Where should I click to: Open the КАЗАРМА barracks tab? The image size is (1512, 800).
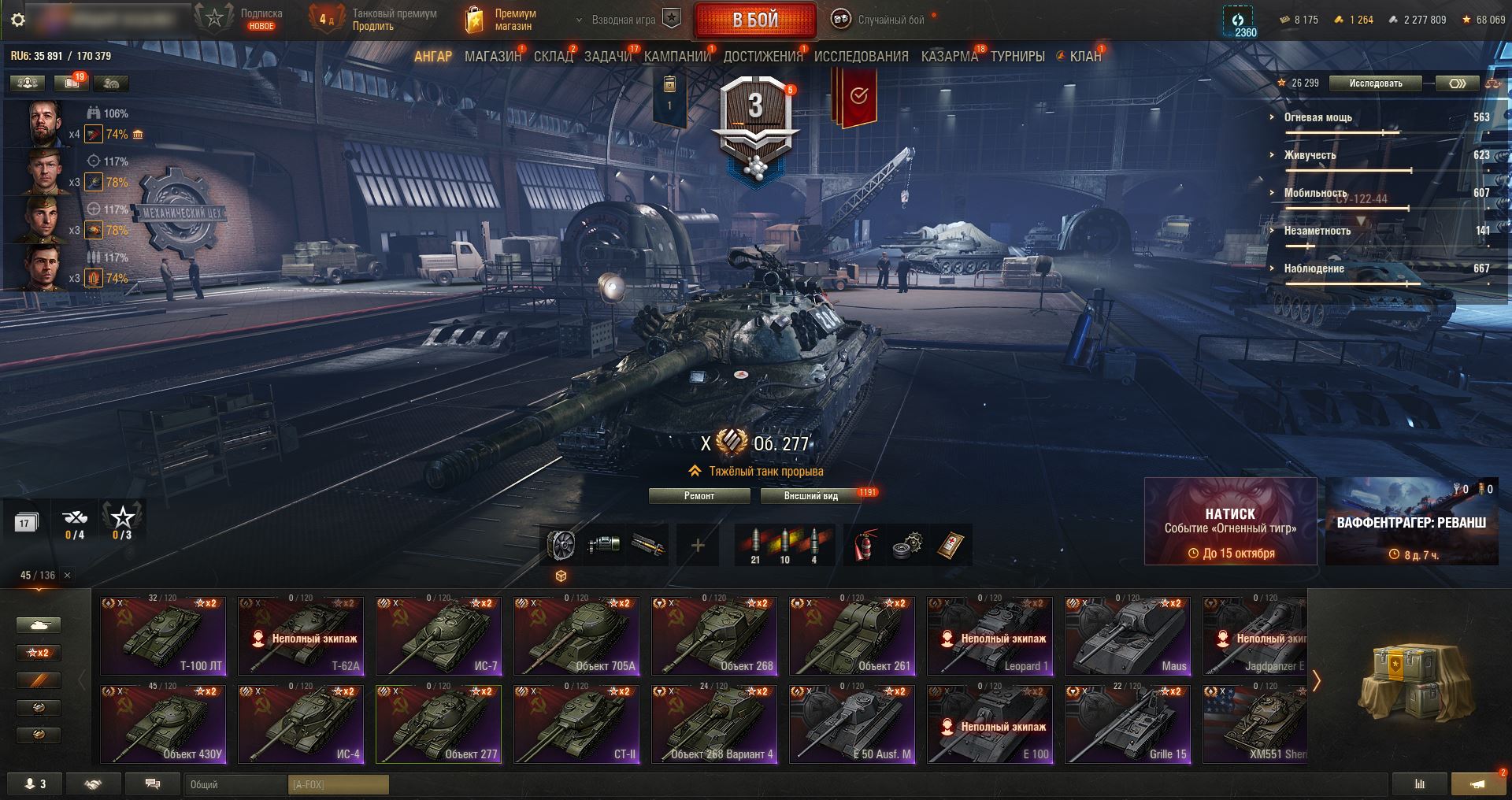coord(949,57)
